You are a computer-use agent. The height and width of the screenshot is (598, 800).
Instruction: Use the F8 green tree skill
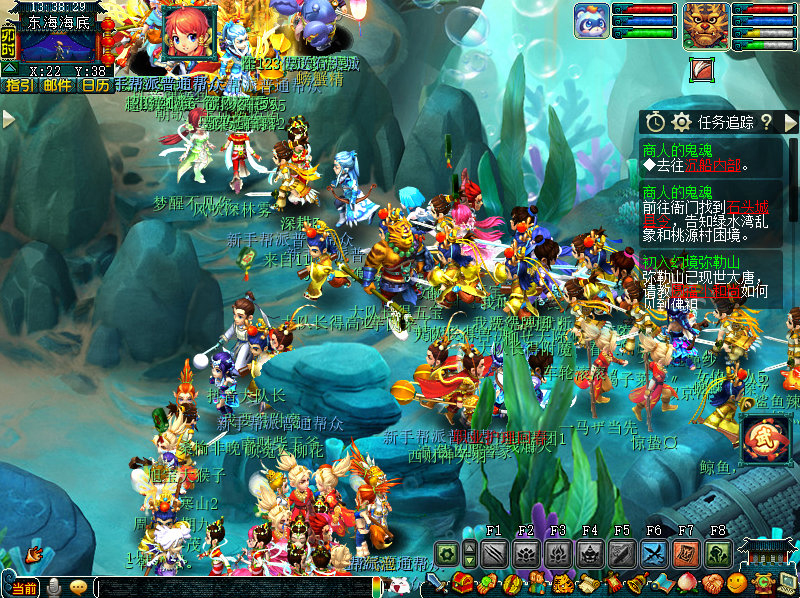coord(718,553)
